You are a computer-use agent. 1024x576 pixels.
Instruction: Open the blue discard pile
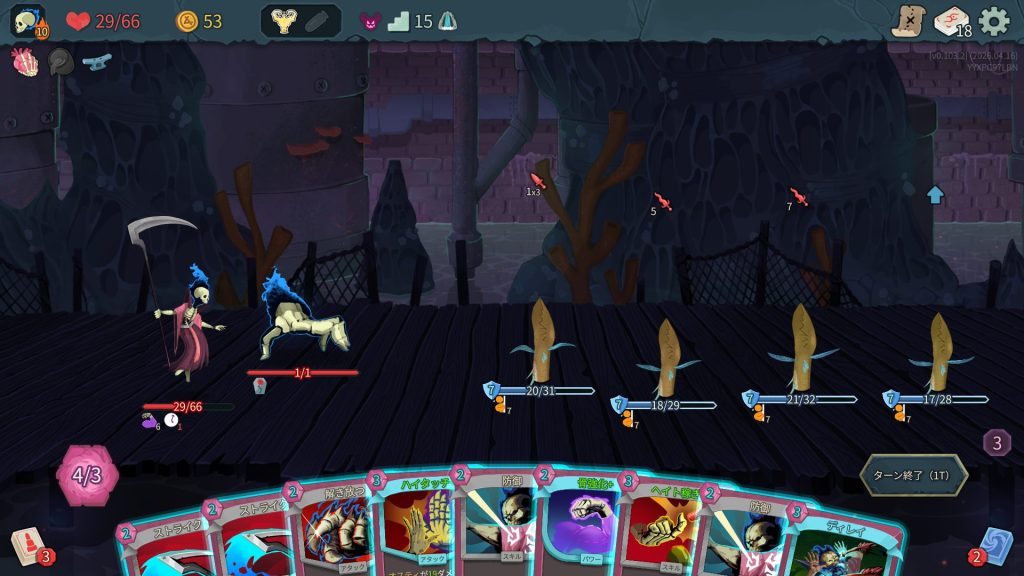[x=994, y=546]
